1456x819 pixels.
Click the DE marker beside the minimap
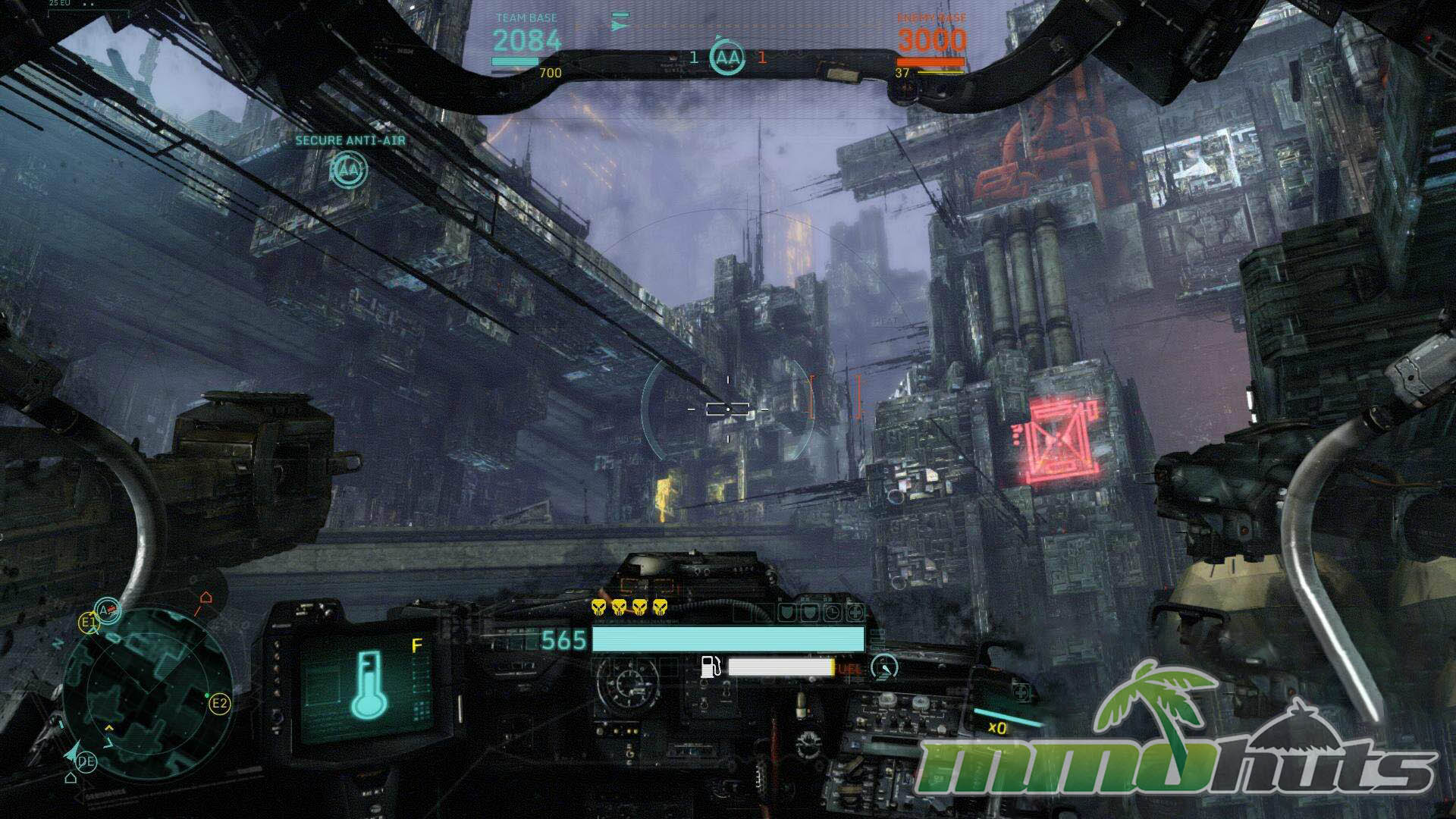[x=86, y=761]
